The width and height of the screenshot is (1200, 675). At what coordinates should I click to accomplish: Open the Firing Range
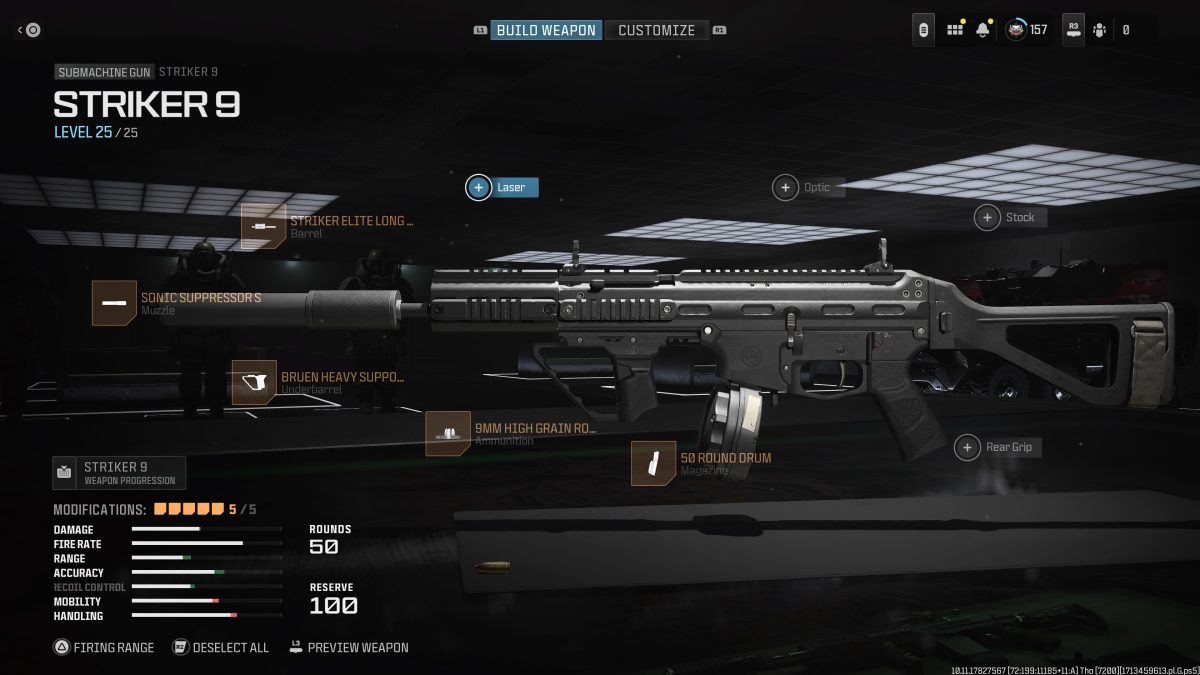(104, 647)
